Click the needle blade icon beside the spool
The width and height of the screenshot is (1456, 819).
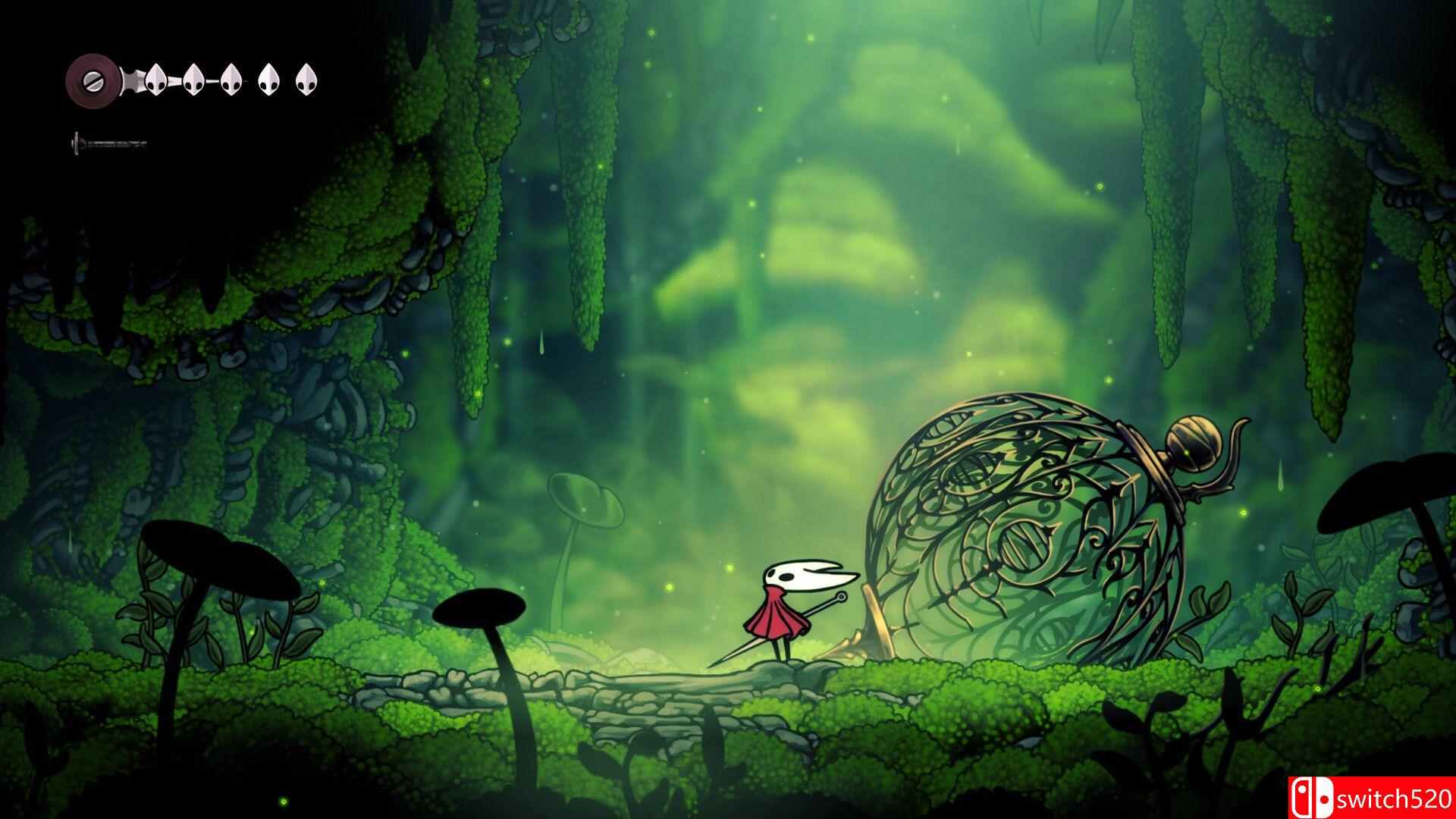tap(130, 80)
